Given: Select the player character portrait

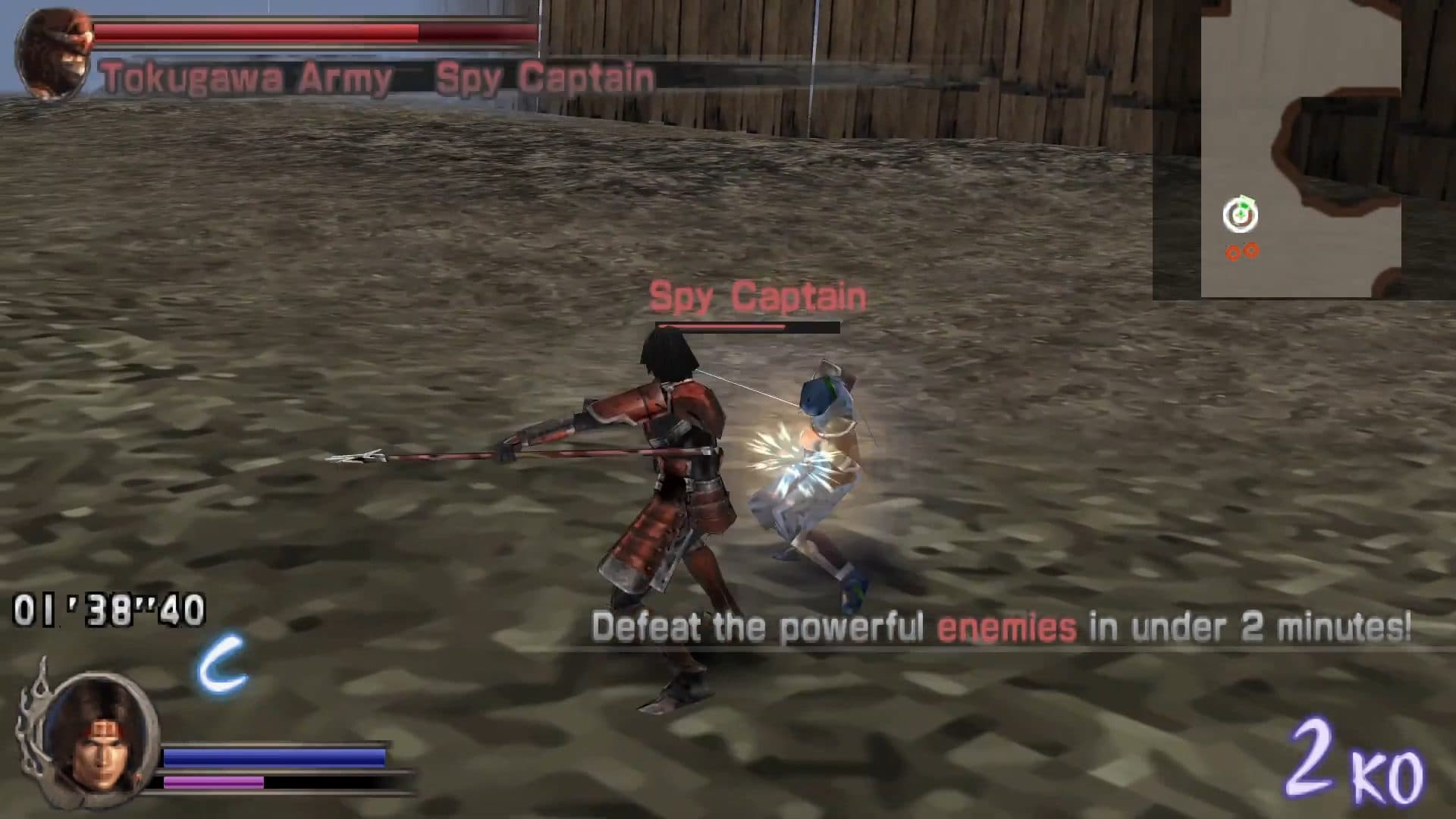Looking at the screenshot, I should pyautogui.click(x=102, y=739).
